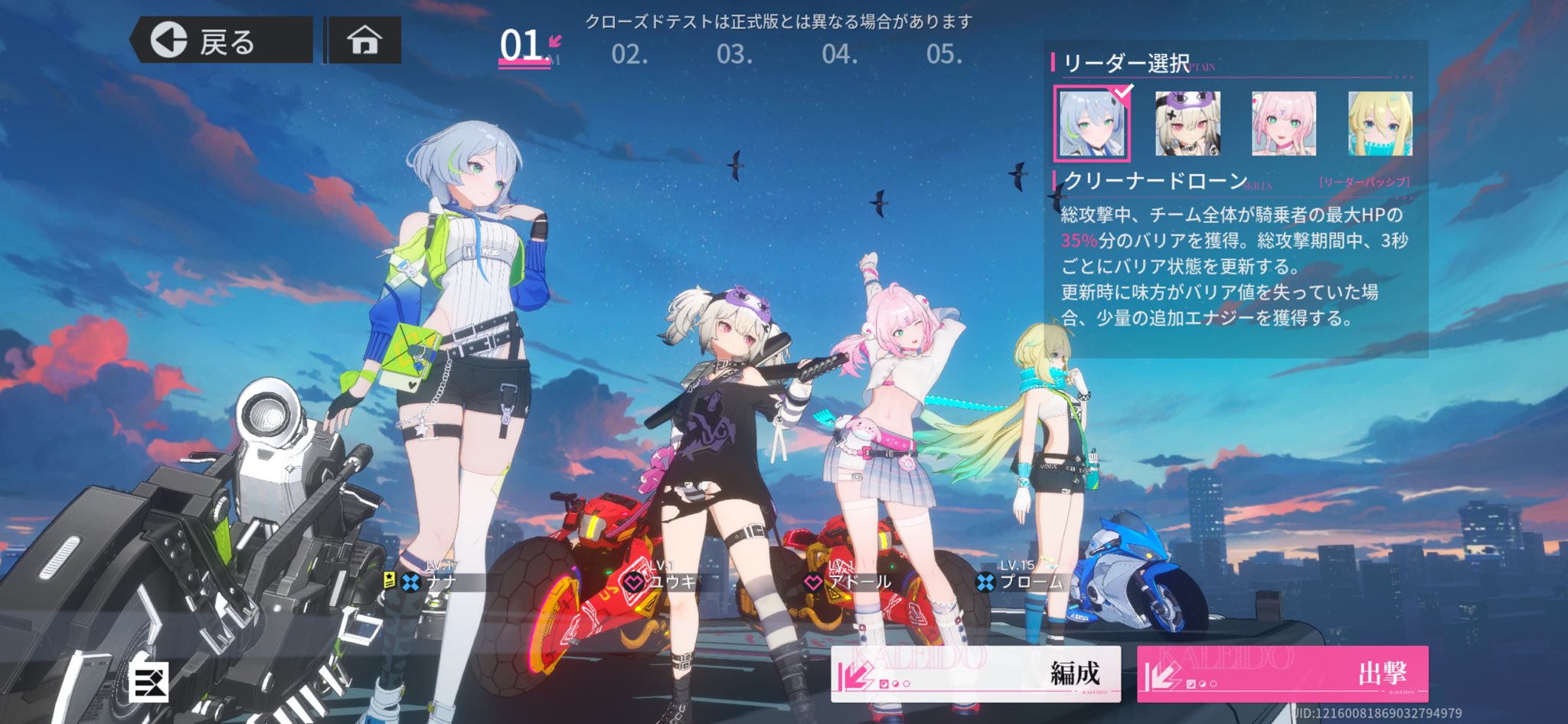Select the アドール character name label

click(x=861, y=582)
